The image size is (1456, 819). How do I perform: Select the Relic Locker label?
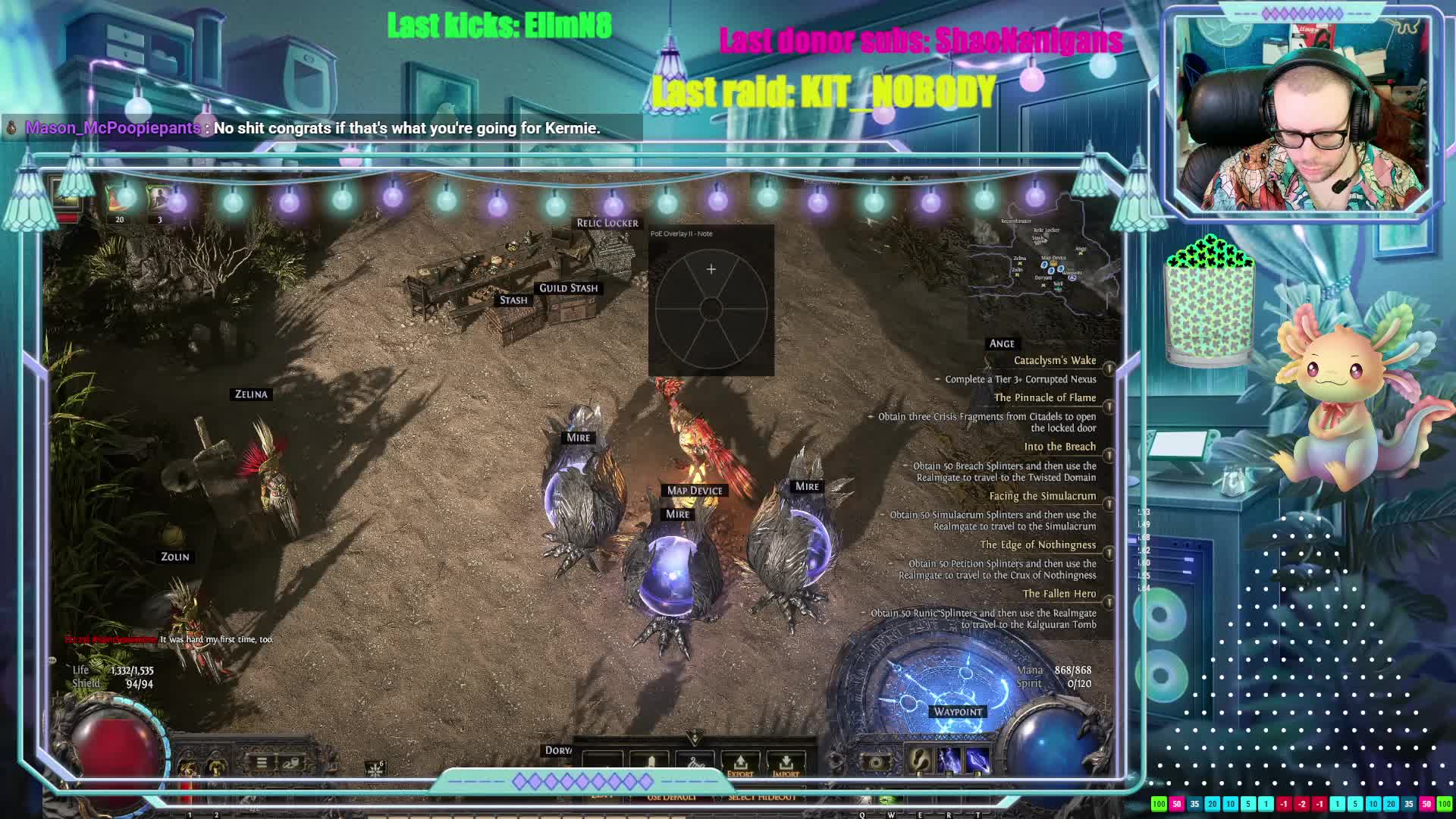[607, 223]
